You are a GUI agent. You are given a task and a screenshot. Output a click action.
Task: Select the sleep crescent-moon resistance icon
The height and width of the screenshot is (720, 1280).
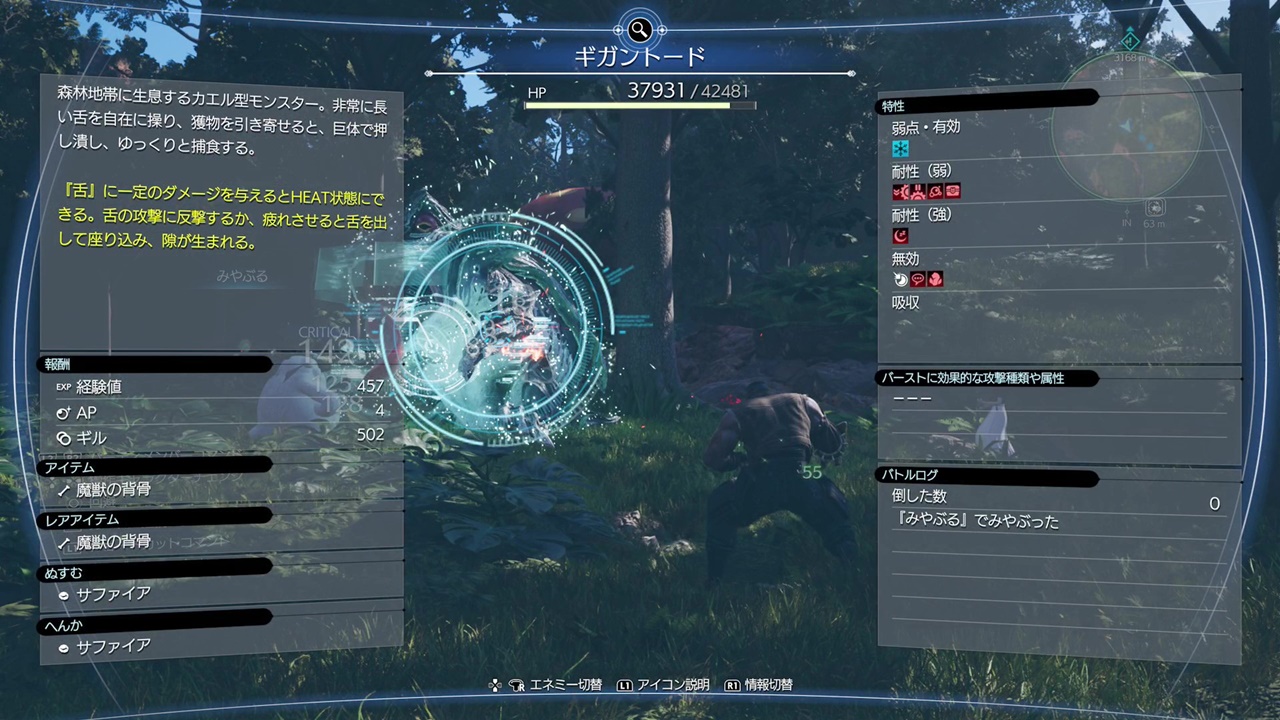pyautogui.click(x=900, y=236)
